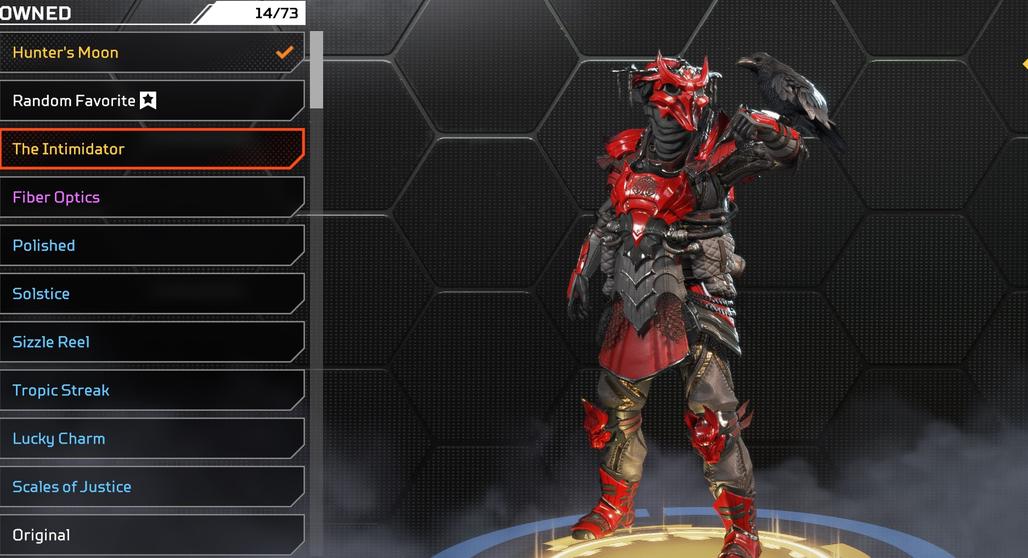Select the Hunter's Moon skin

(x=150, y=52)
